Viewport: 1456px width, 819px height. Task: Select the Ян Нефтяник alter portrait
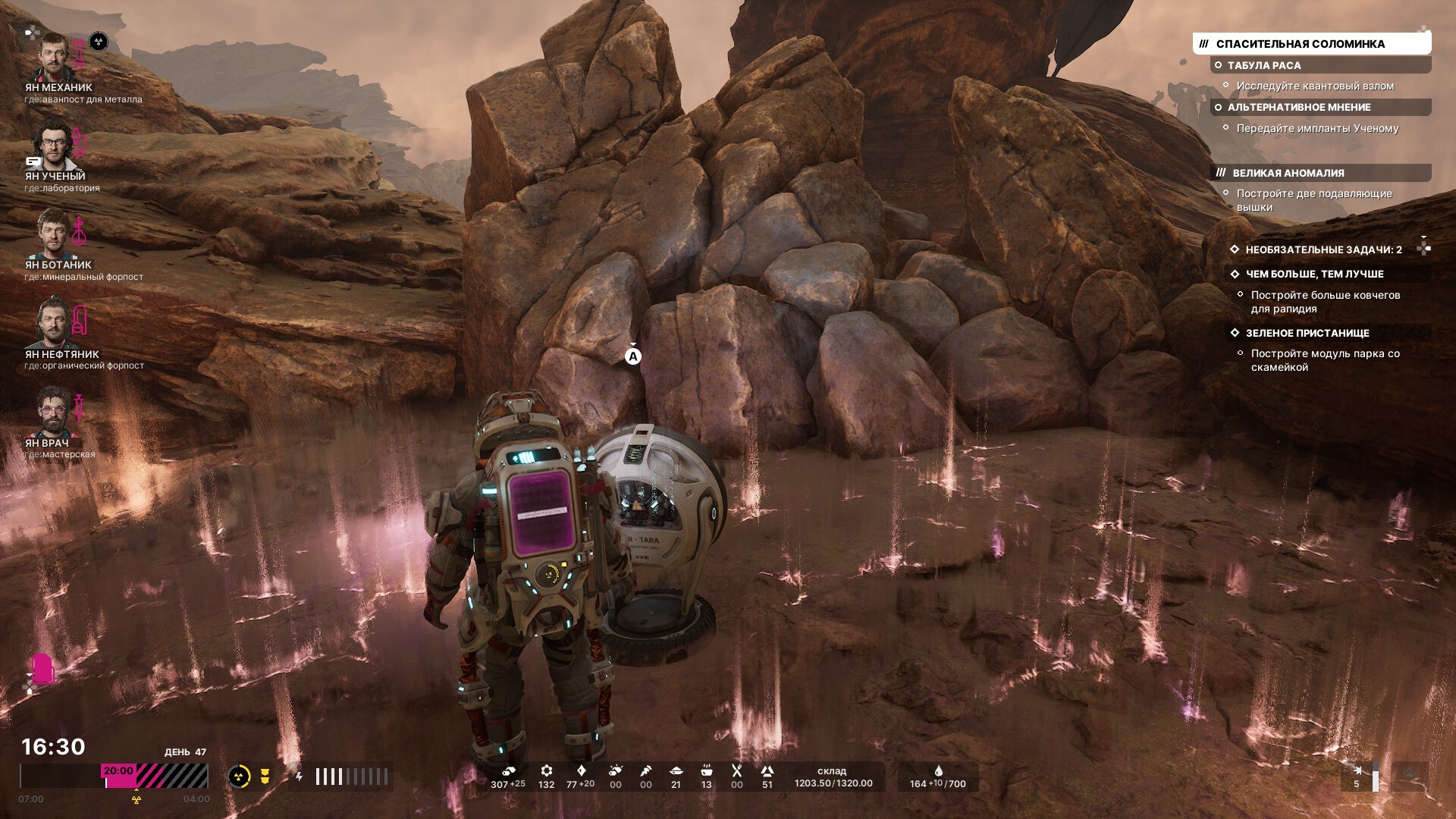(x=53, y=323)
